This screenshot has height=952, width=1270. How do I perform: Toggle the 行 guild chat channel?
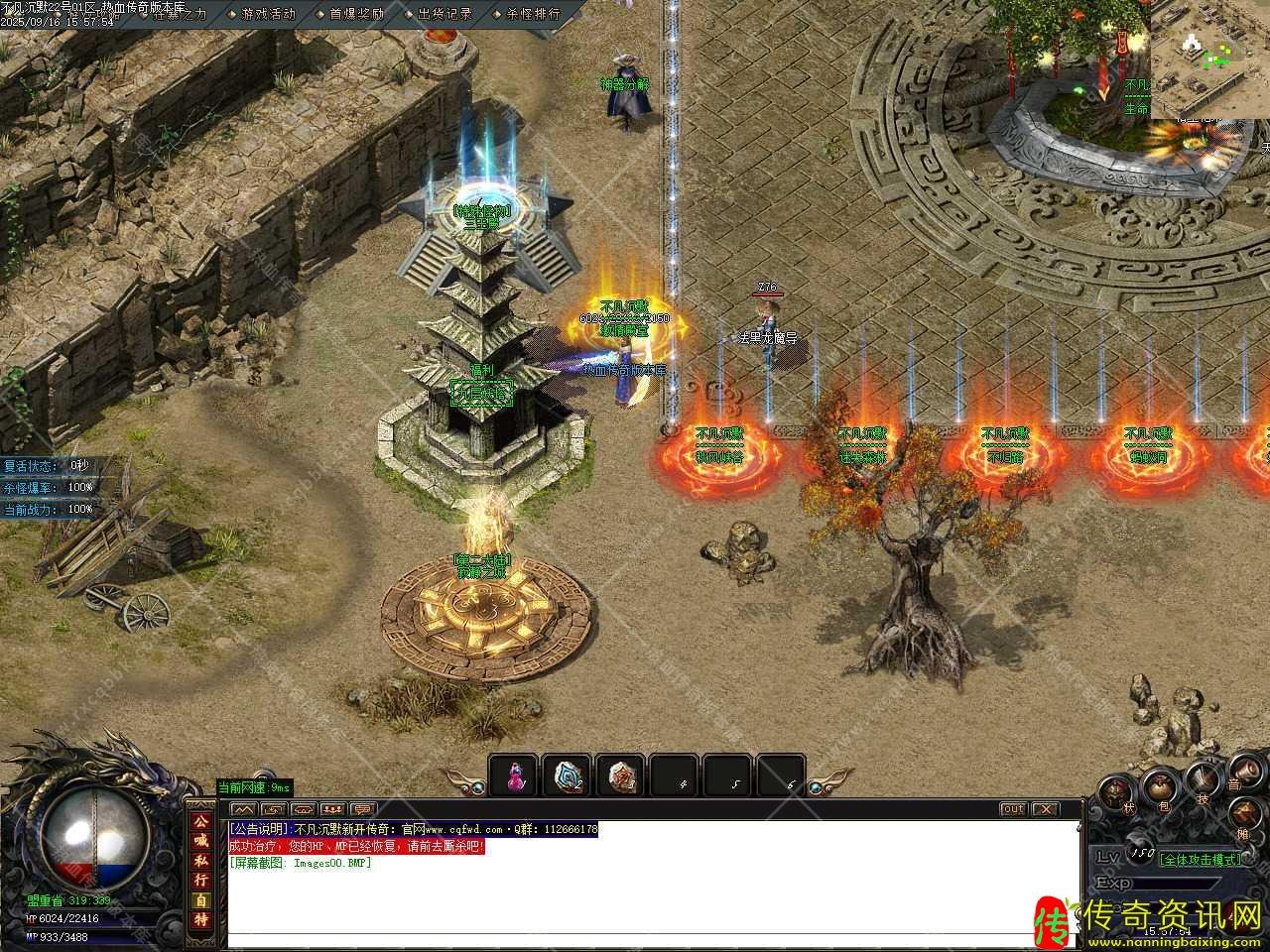pos(200,879)
